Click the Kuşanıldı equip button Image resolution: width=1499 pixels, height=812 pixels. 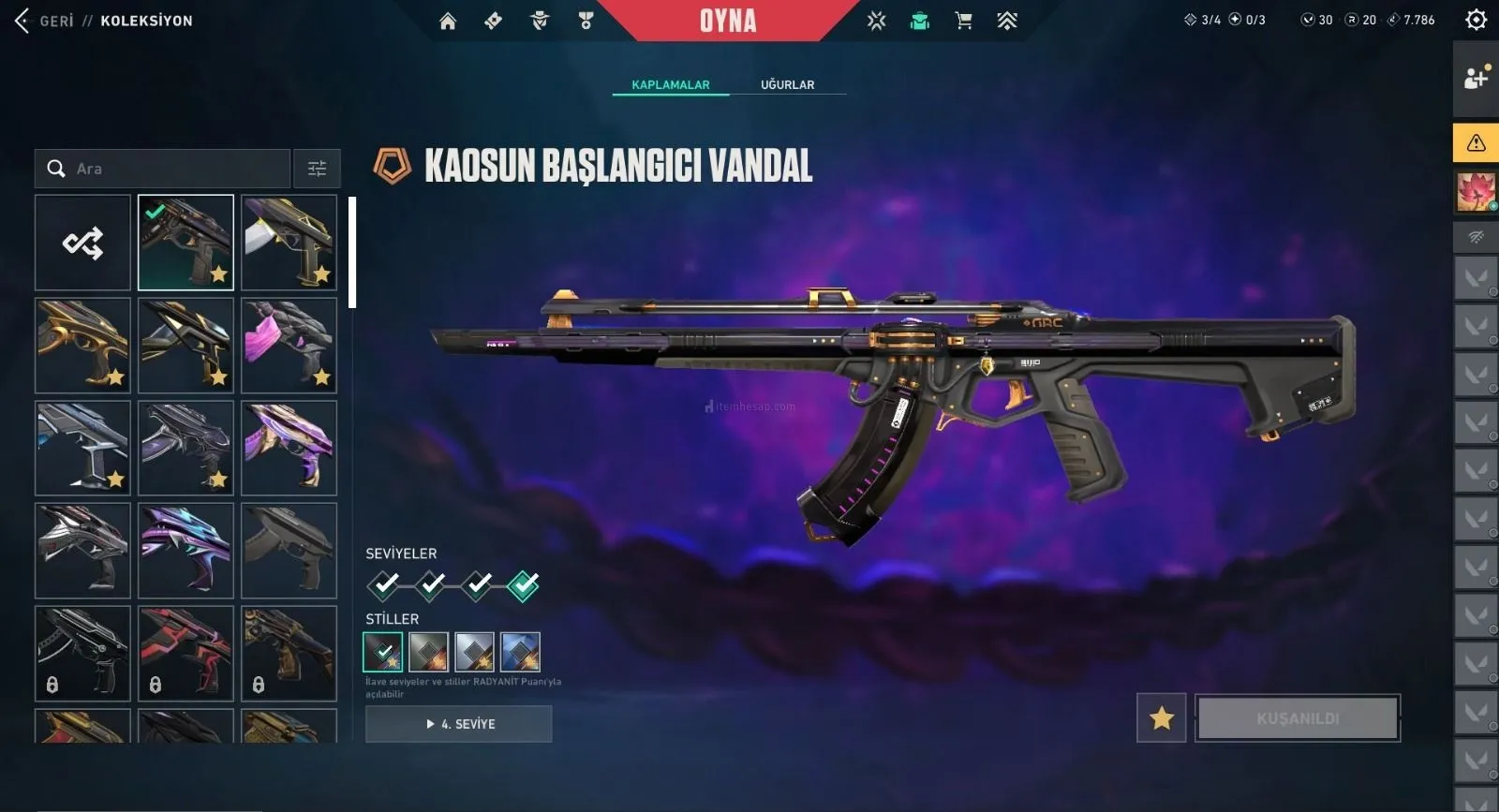click(x=1298, y=718)
